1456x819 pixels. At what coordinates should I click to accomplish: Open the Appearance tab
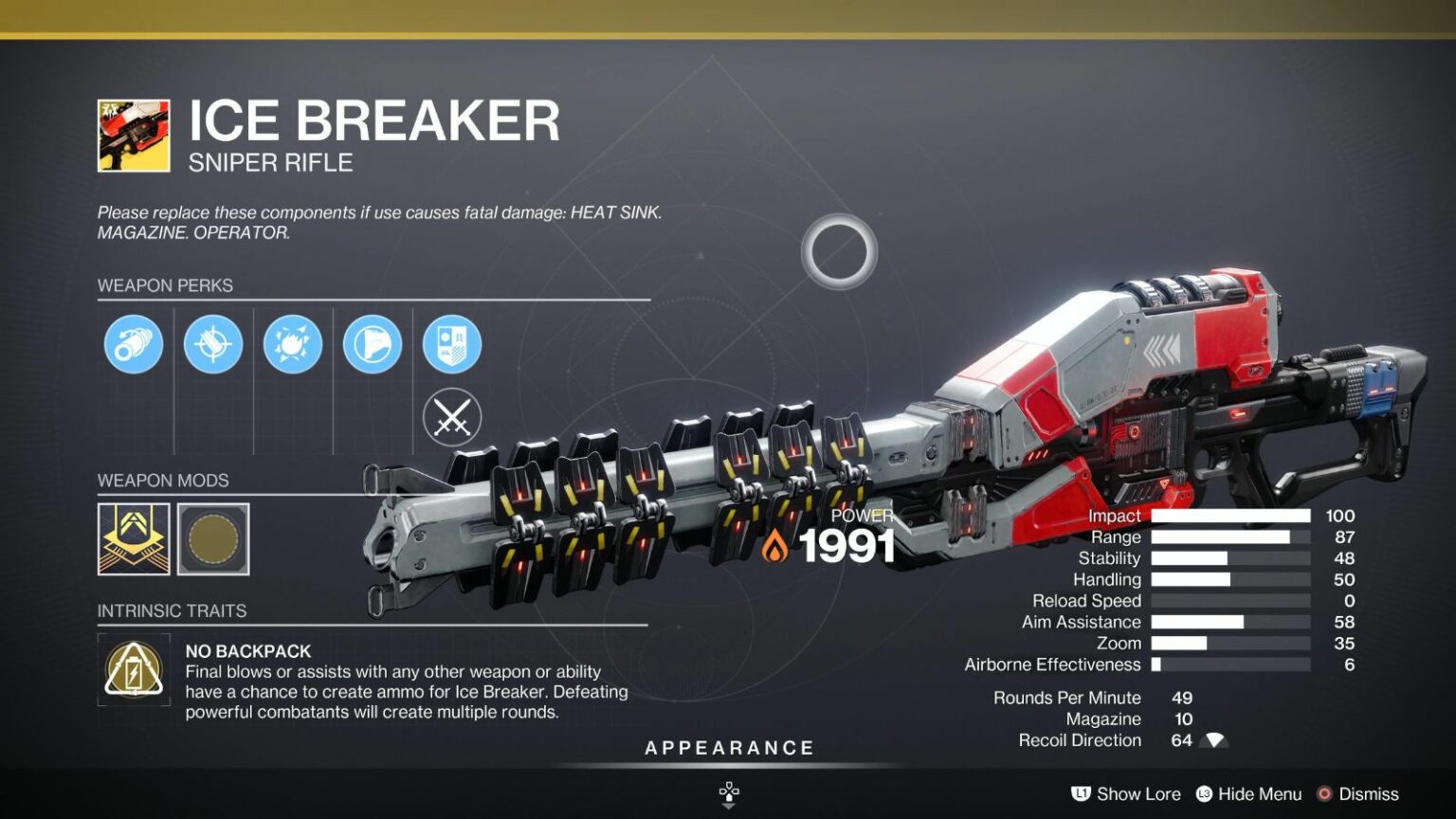(728, 747)
